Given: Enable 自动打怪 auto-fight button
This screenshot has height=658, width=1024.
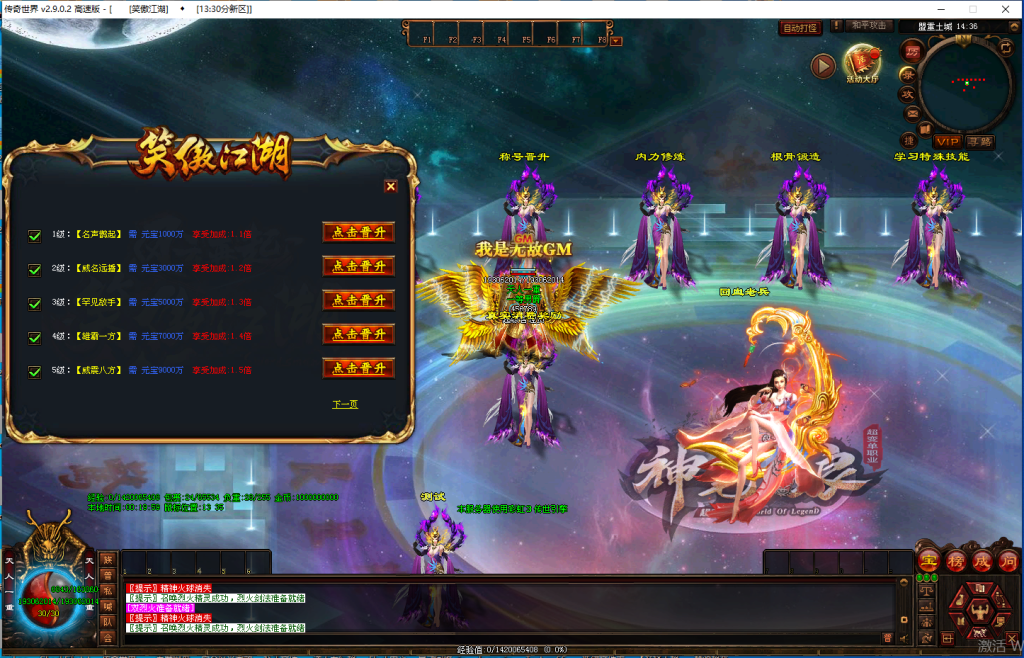Looking at the screenshot, I should click(x=800, y=28).
